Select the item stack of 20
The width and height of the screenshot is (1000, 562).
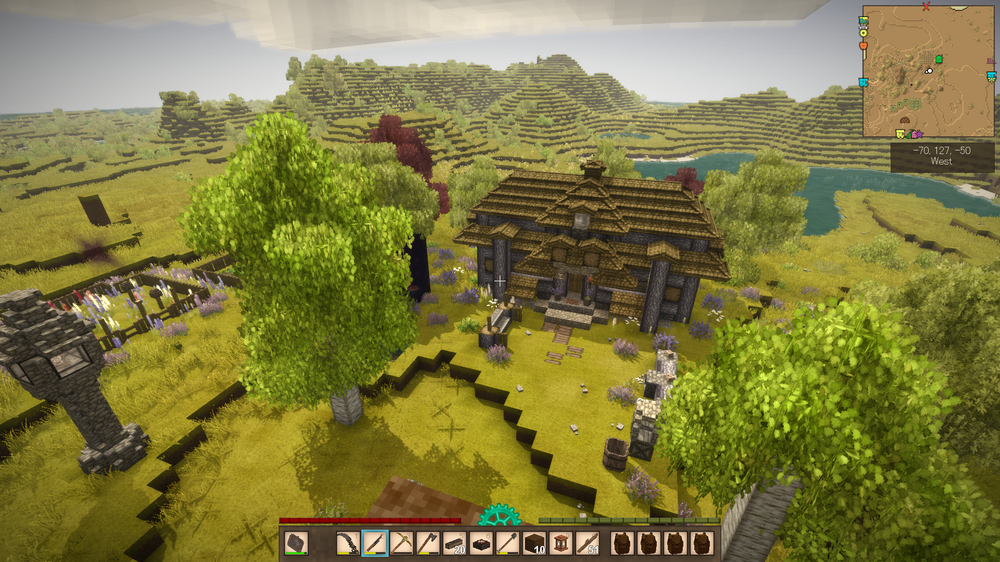click(x=455, y=543)
